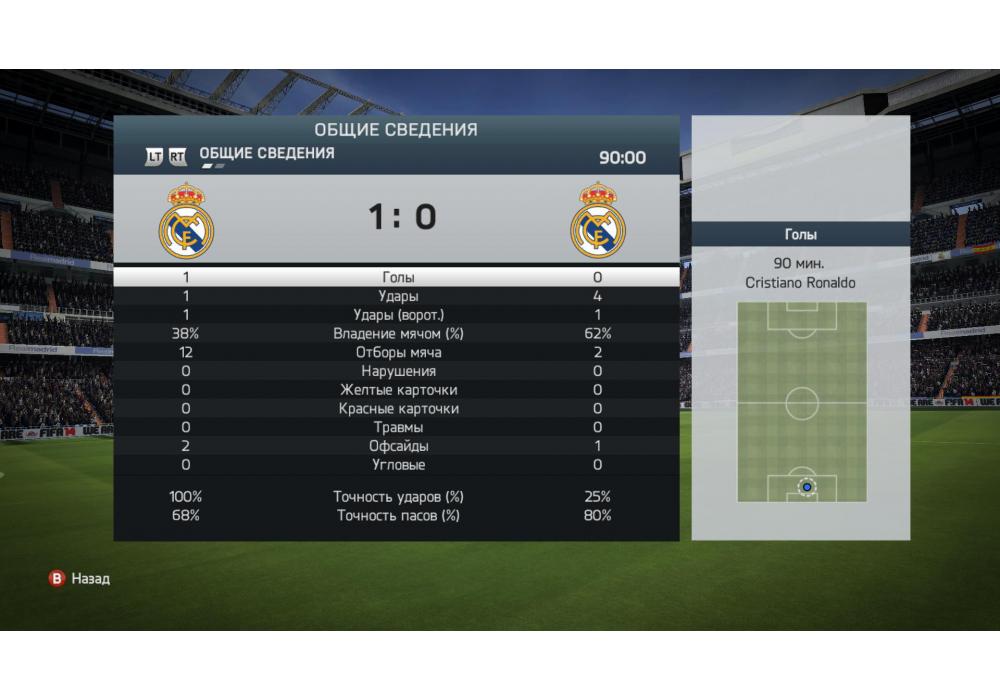Highlight the Отборы мяча row
Image resolution: width=1000 pixels, height=700 pixels.
pos(398,353)
